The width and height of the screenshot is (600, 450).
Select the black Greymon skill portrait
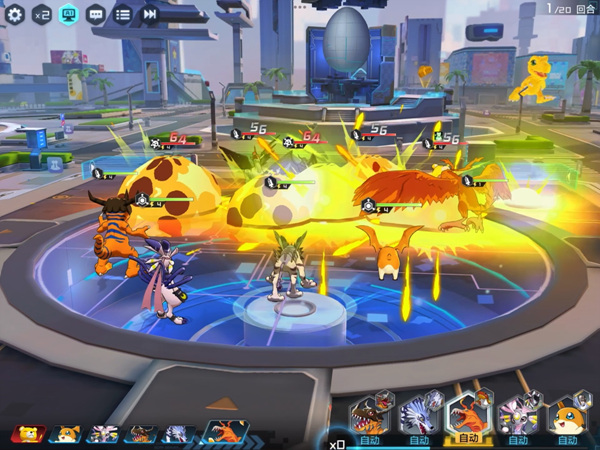point(369,417)
